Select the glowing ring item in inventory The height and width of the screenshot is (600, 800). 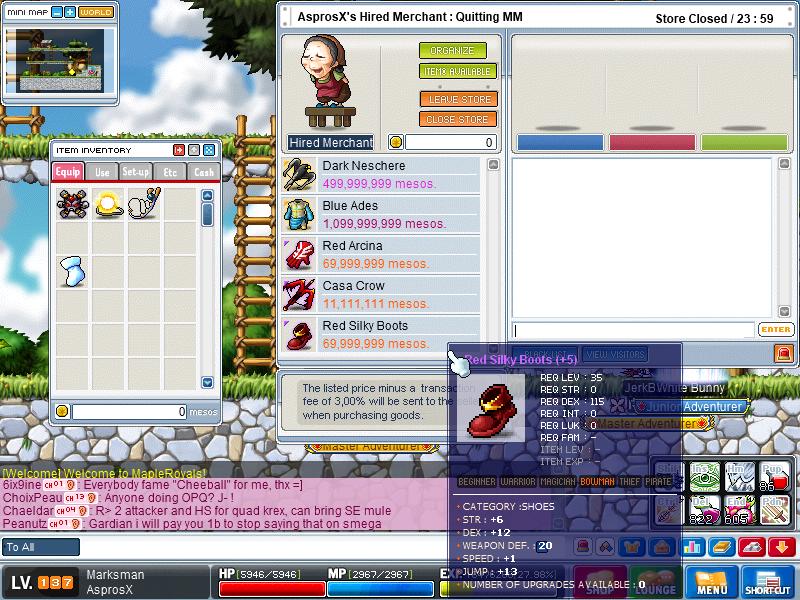click(108, 205)
